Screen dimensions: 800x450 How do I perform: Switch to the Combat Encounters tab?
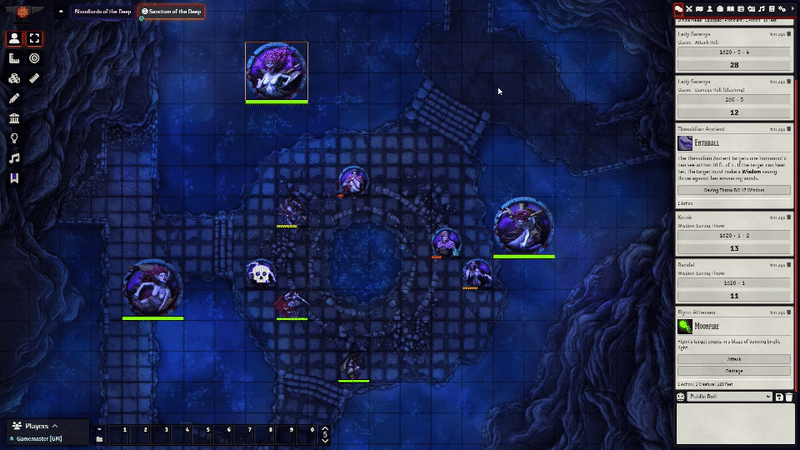(689, 8)
